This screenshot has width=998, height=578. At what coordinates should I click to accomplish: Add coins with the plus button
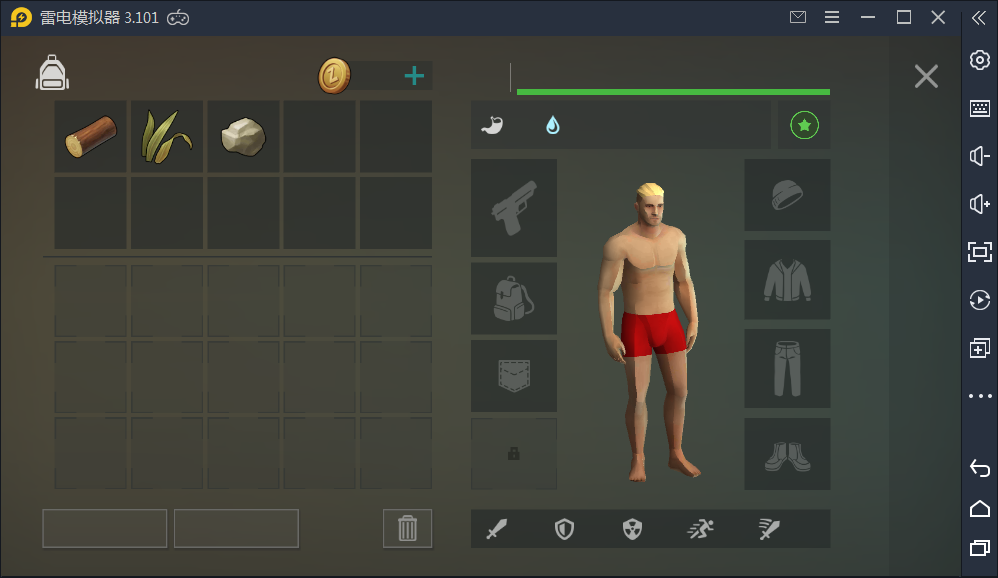point(414,76)
